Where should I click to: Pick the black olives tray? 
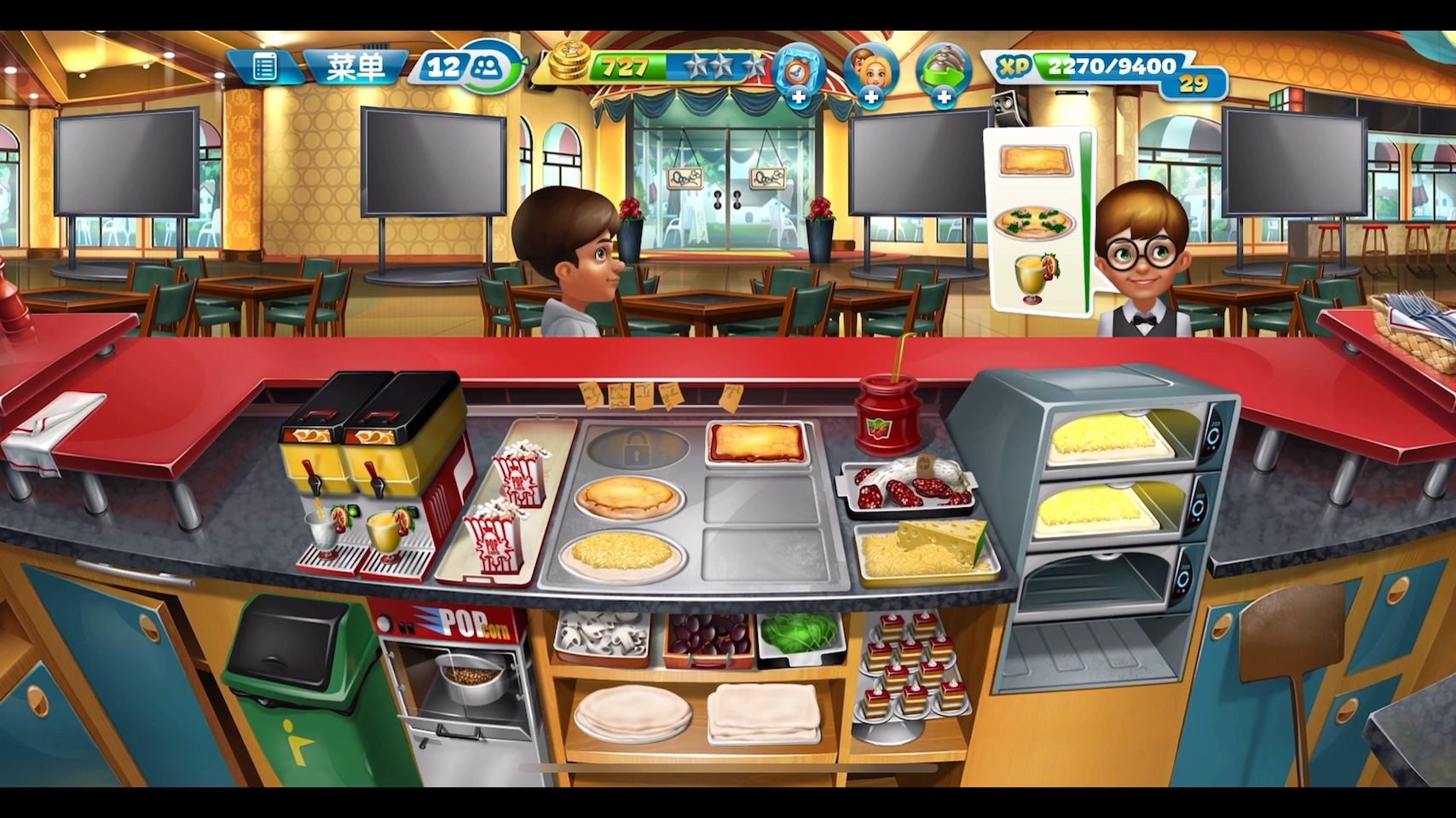click(x=708, y=636)
